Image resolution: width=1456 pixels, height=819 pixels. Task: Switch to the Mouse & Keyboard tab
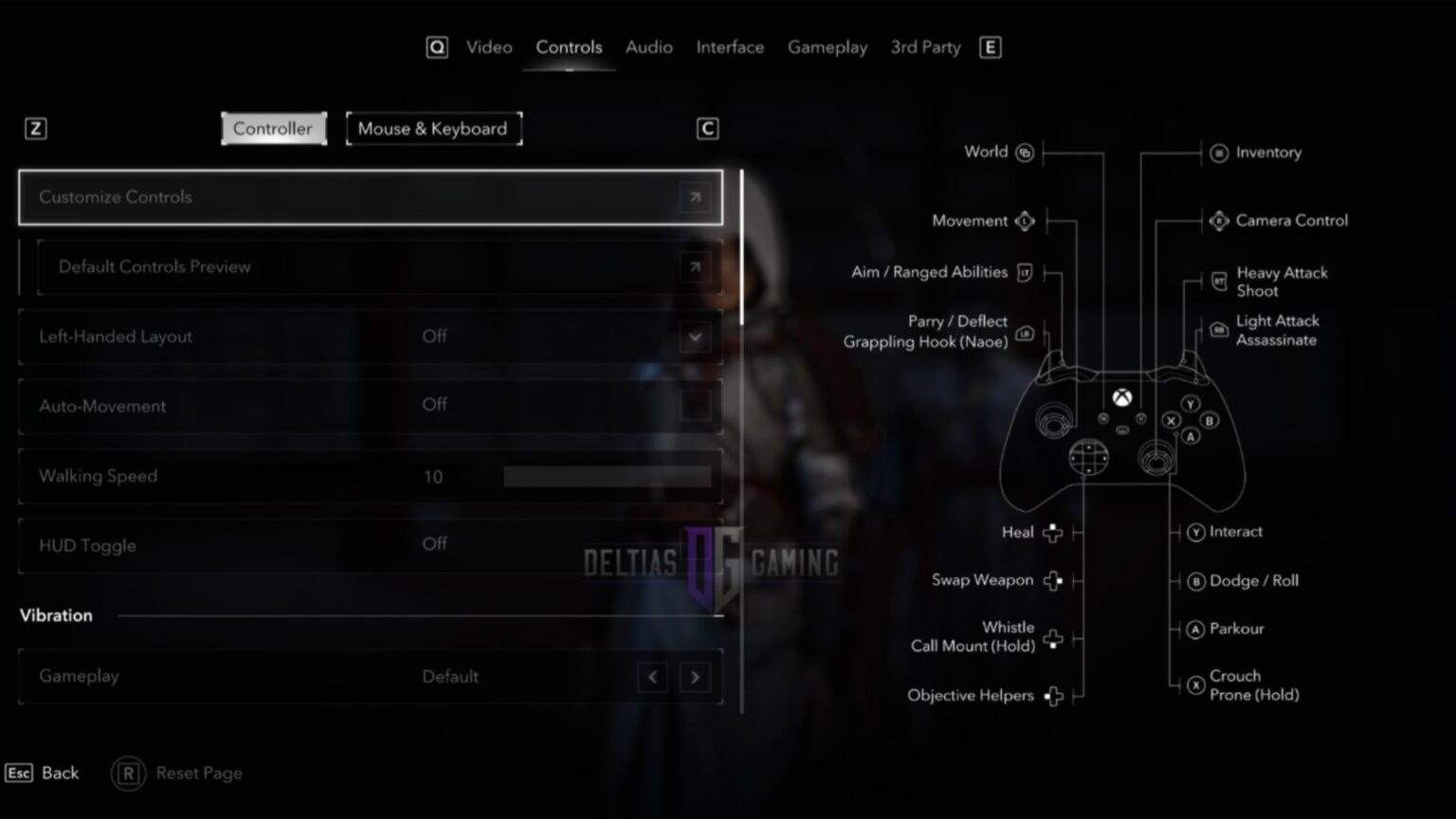[x=433, y=128]
